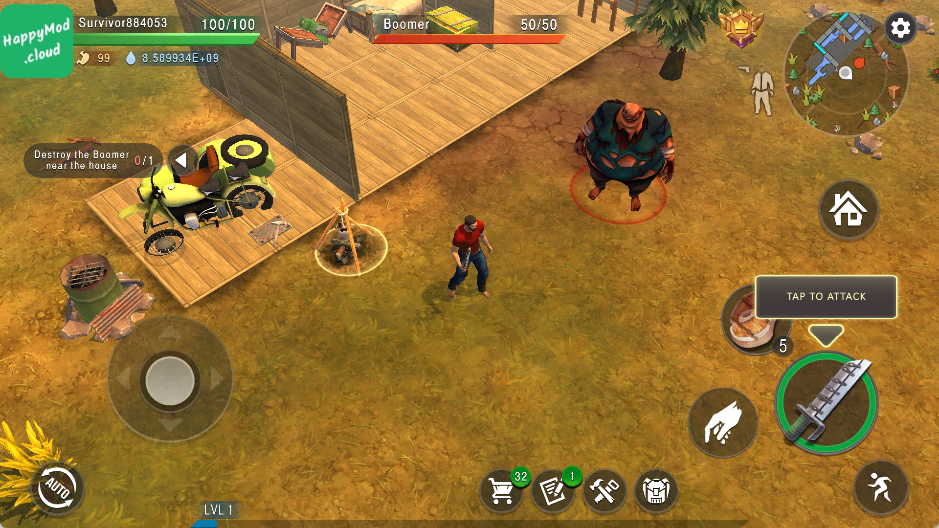Open settings with the gear icon
The image size is (939, 528).
pos(900,28)
